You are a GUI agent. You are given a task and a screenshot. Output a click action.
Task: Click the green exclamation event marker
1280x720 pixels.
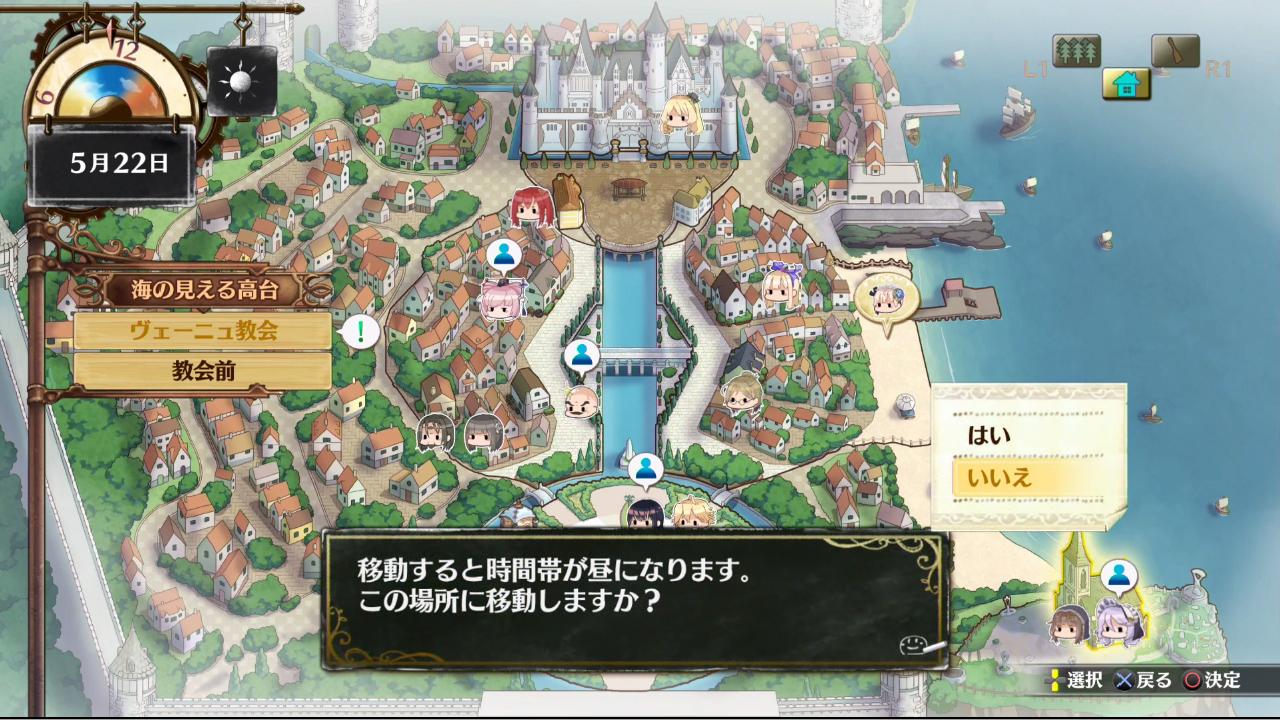(x=360, y=331)
